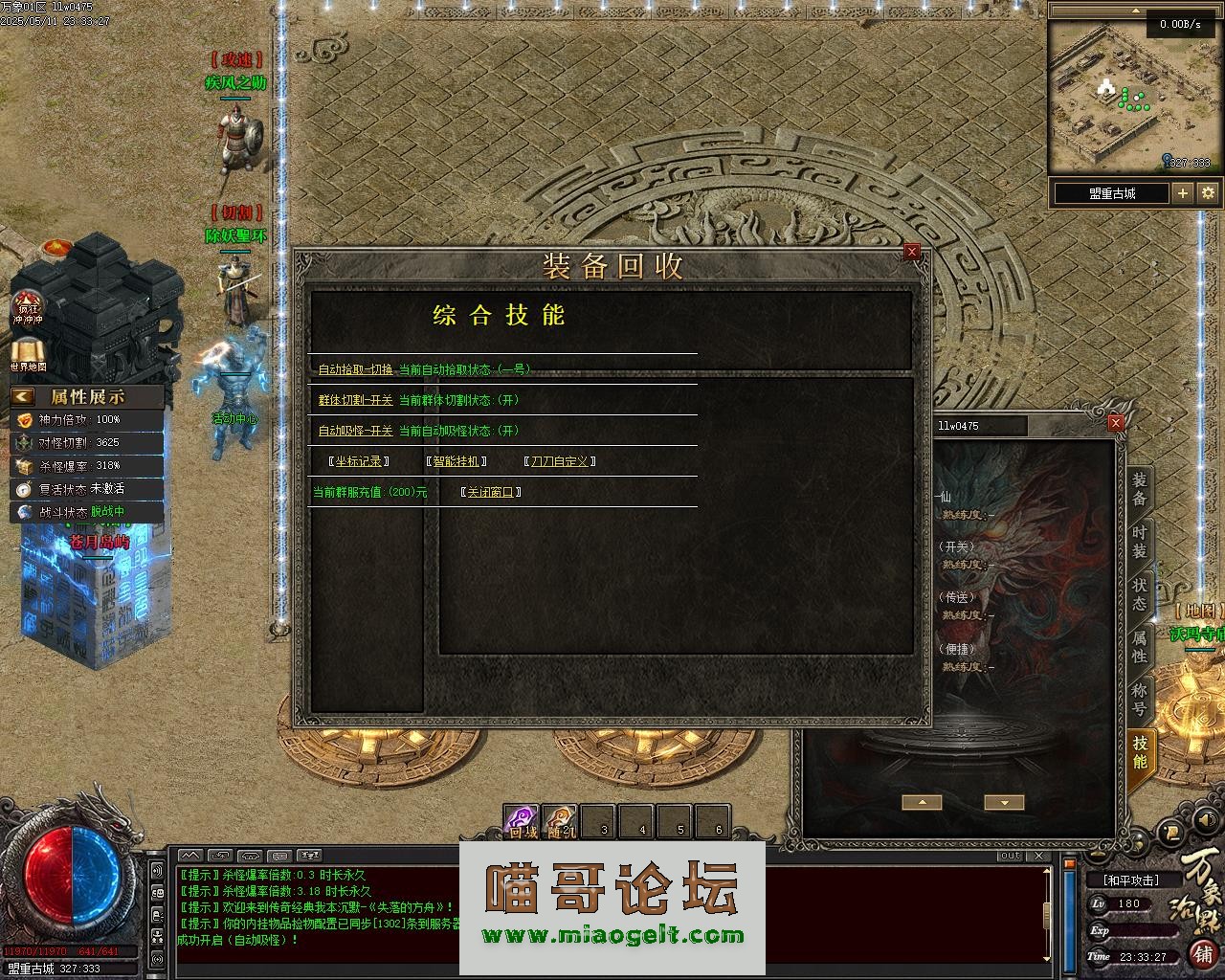Screen dimensions: 1225x980
Task: Toggle the 自动拾取-切换 option
Action: (355, 369)
